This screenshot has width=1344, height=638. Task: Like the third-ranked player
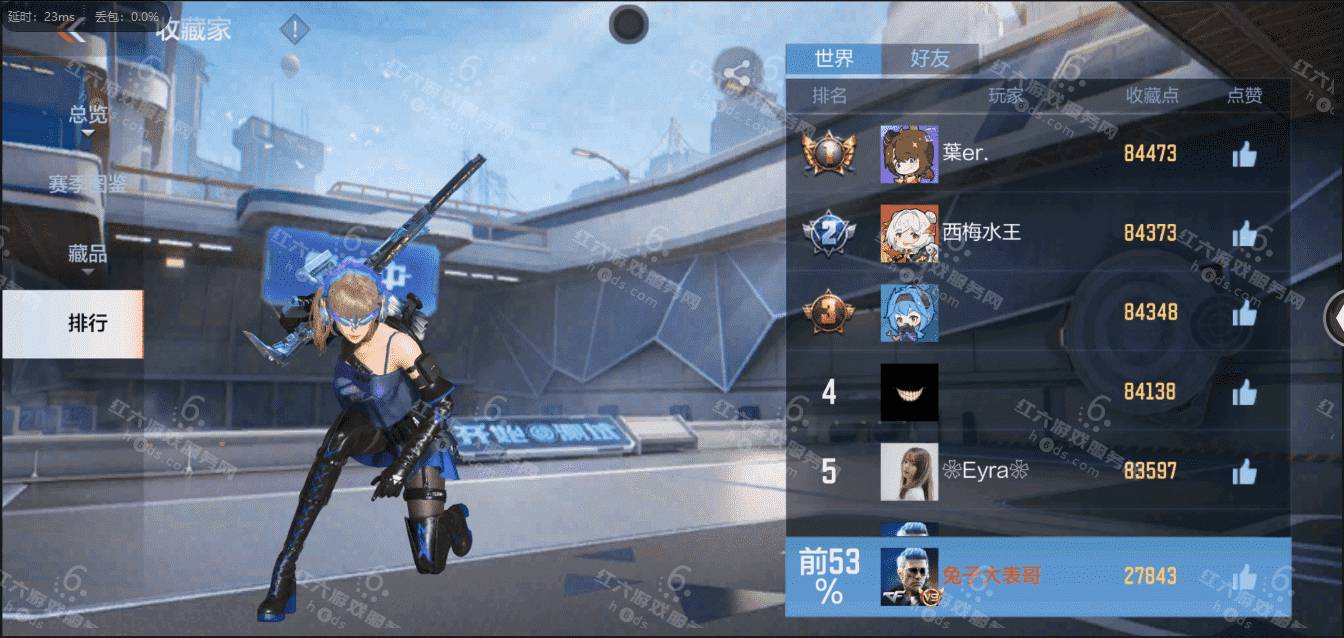(1244, 312)
